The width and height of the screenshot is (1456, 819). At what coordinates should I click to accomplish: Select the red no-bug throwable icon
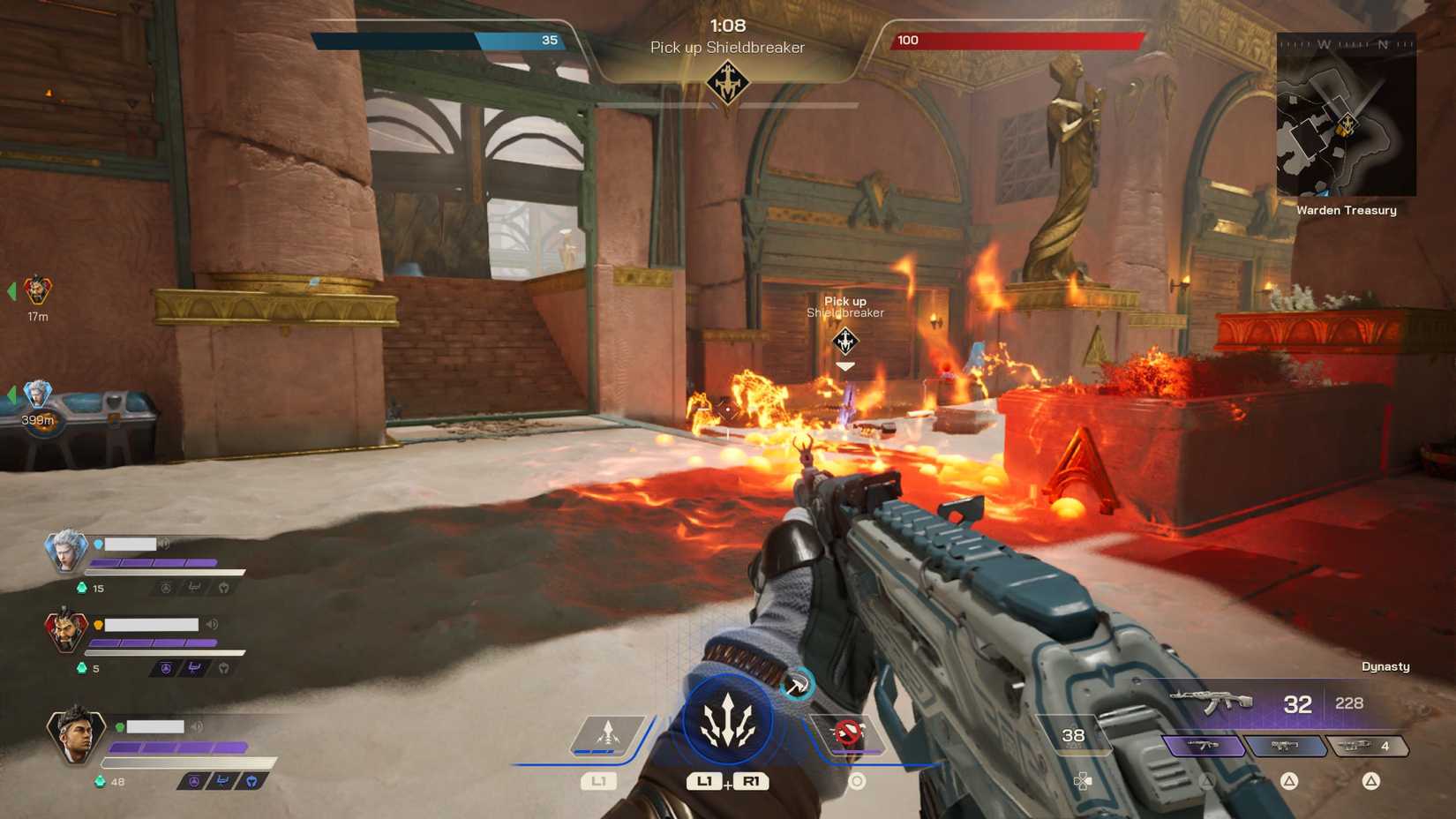coord(850,730)
